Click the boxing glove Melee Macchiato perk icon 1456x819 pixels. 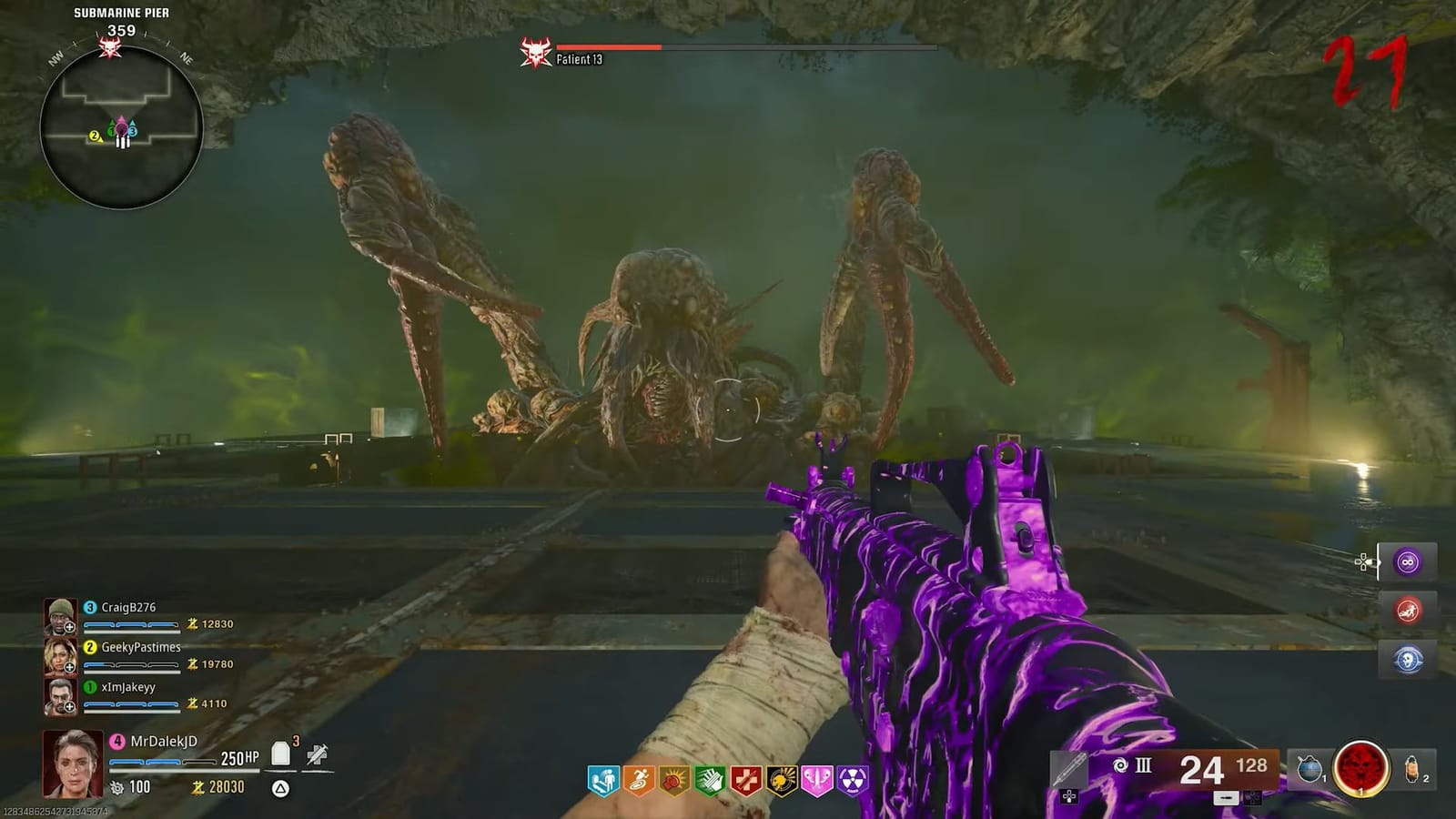tap(672, 778)
